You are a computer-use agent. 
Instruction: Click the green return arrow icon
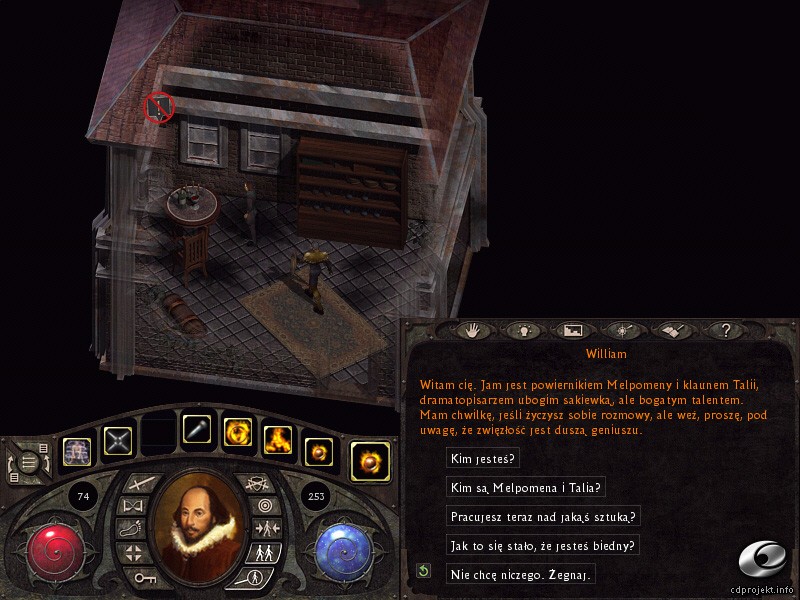[x=424, y=571]
